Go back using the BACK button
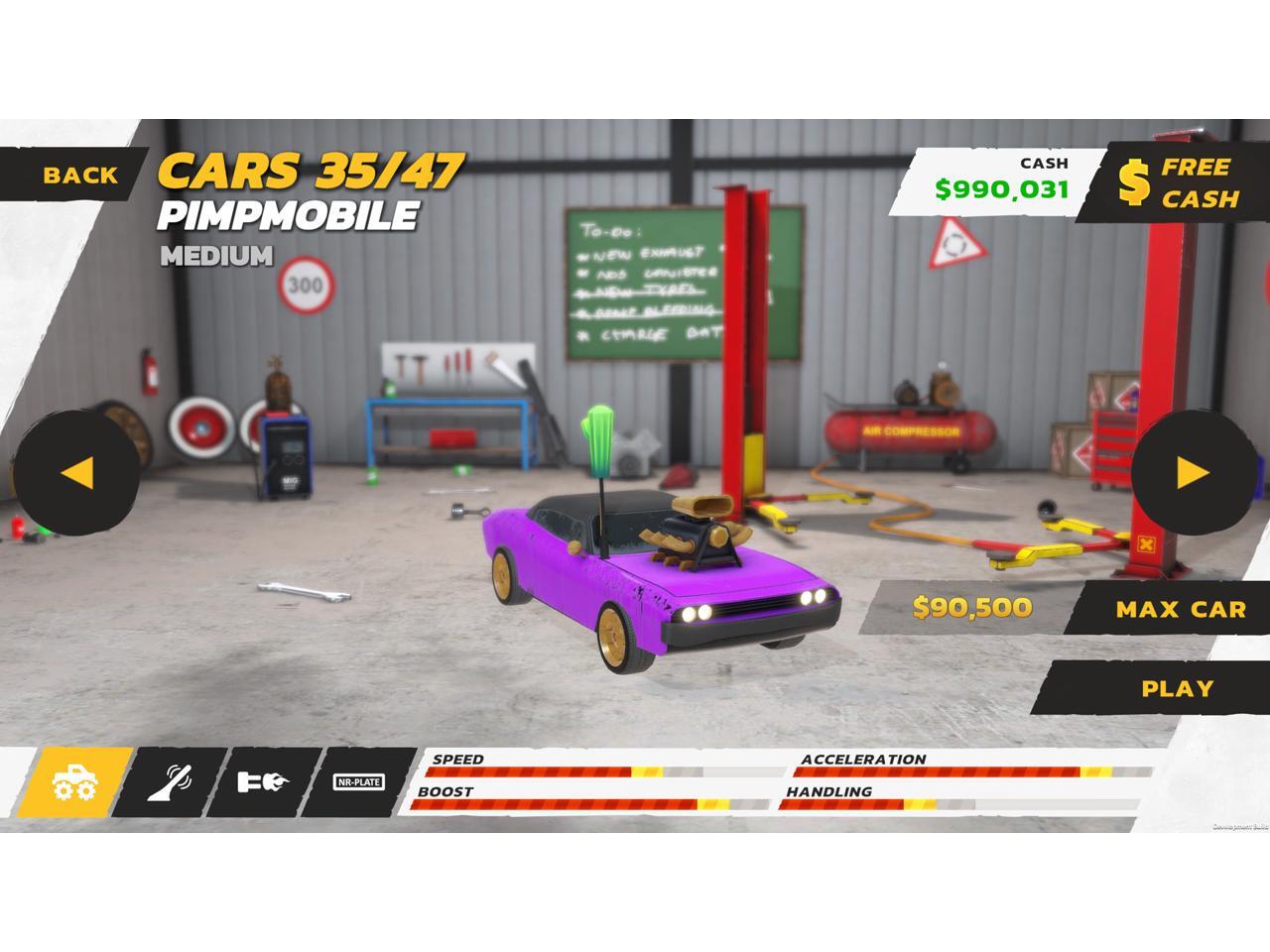This screenshot has height=952, width=1270. point(77,176)
